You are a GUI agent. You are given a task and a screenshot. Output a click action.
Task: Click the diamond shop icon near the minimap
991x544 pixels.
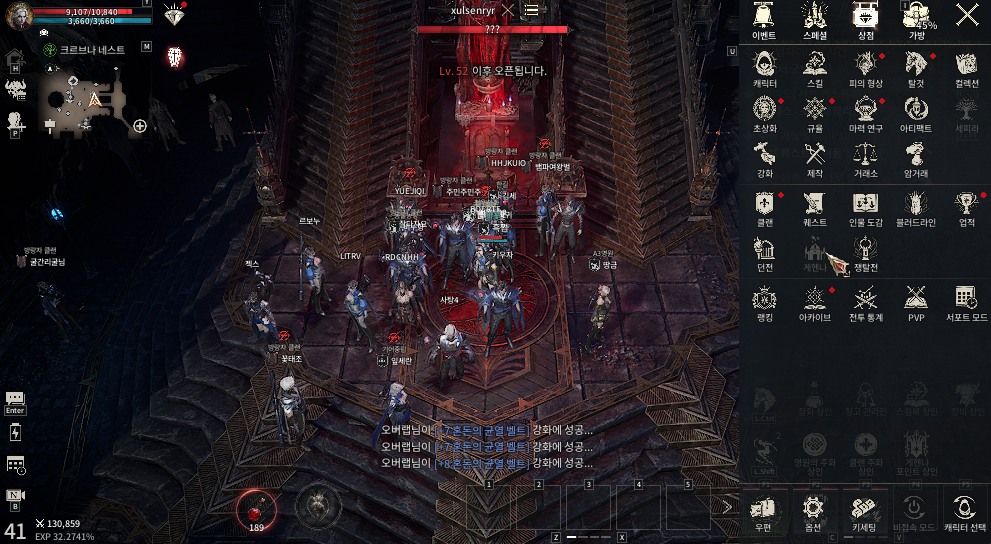pos(175,17)
